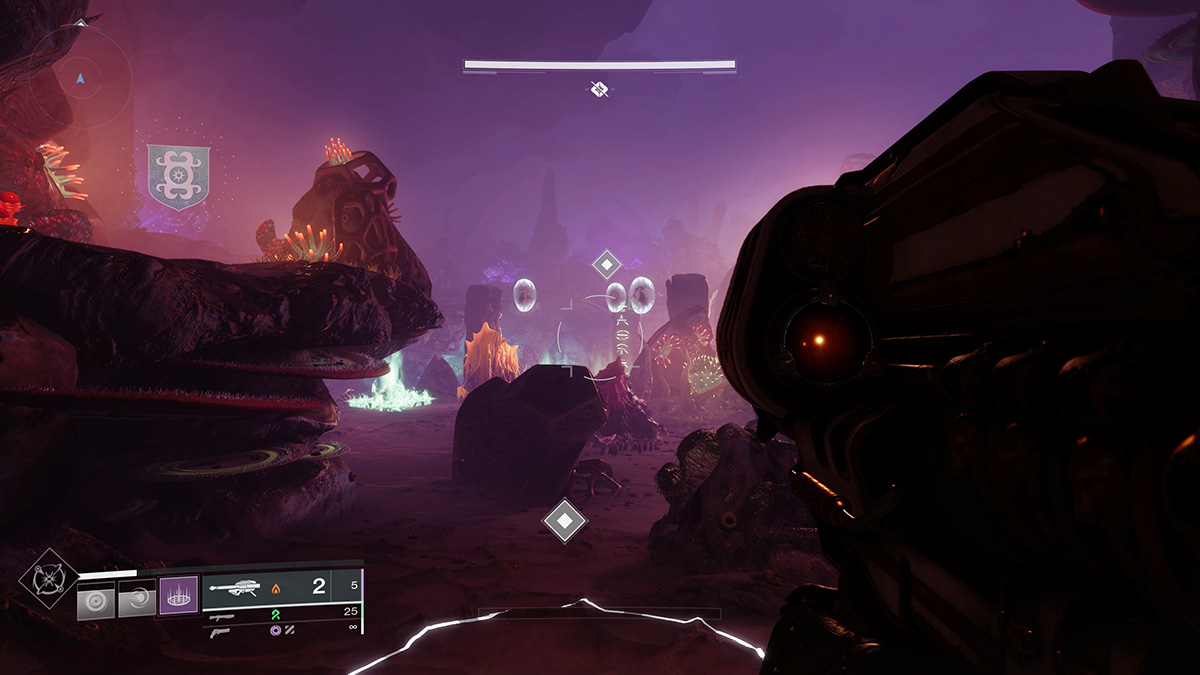Select the large diamond waypoint near the ground

[564, 521]
